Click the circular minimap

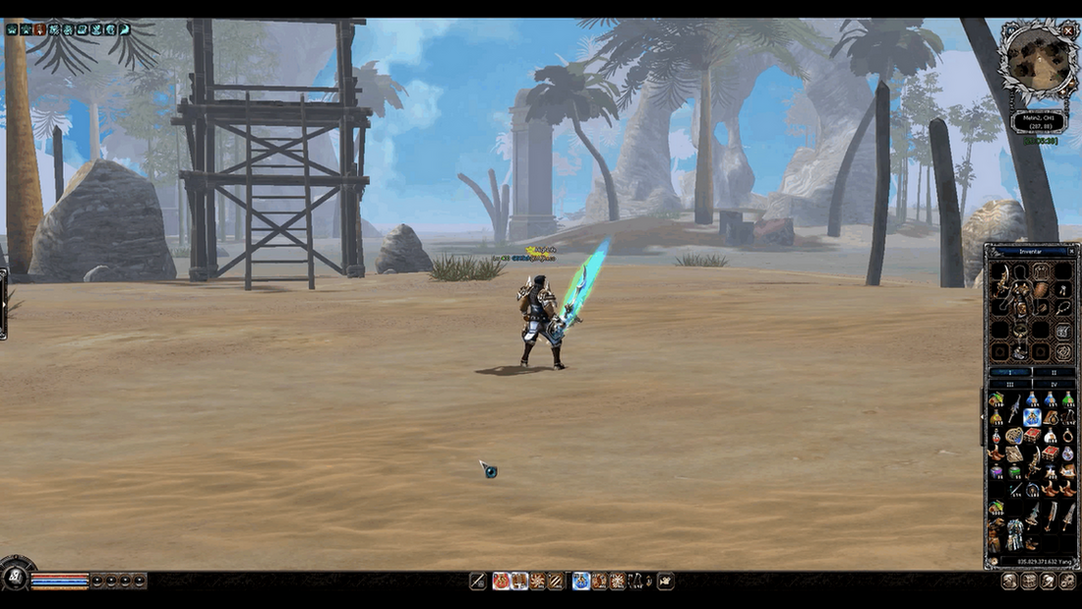(1038, 60)
